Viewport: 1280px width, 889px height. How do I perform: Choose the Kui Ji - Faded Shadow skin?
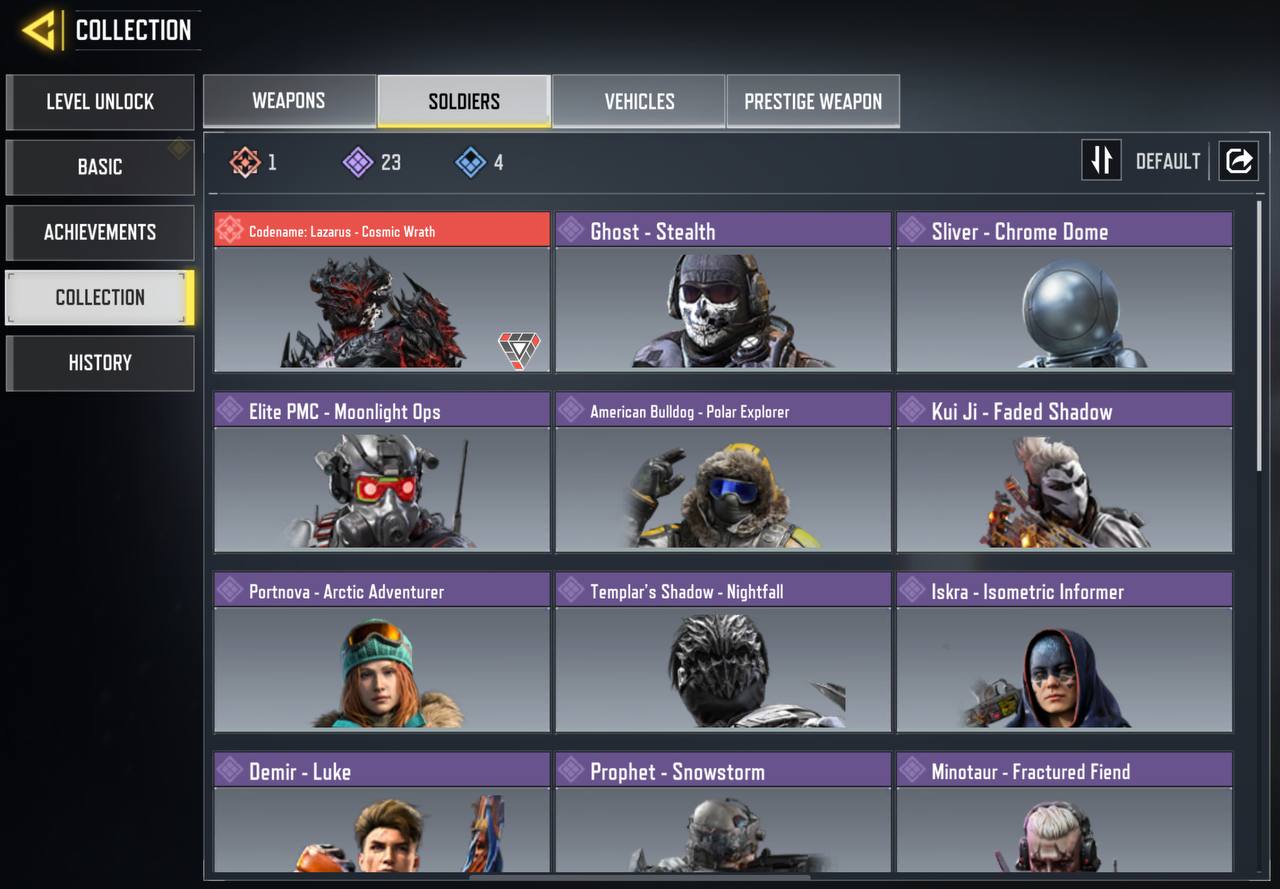click(1064, 472)
